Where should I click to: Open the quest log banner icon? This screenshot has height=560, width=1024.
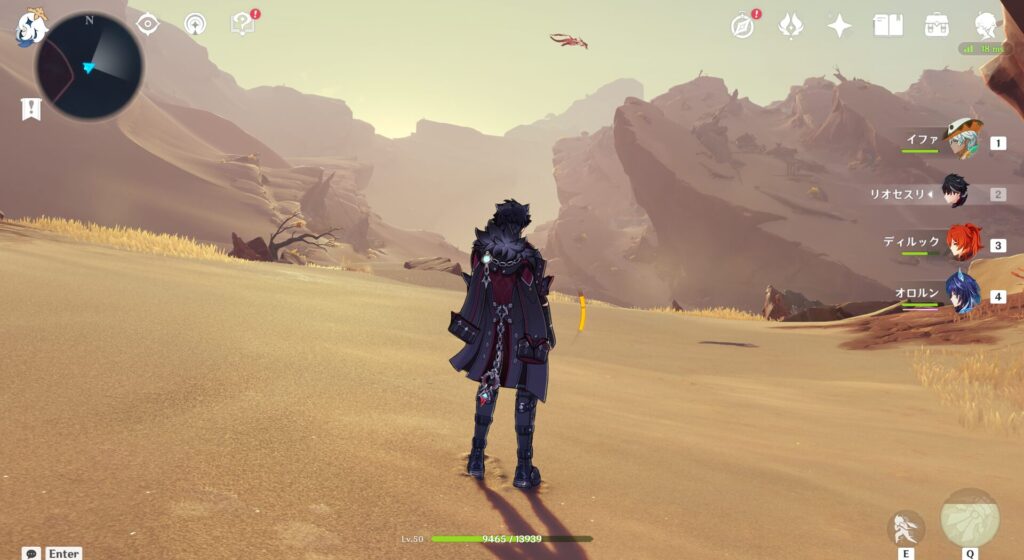pos(31,109)
